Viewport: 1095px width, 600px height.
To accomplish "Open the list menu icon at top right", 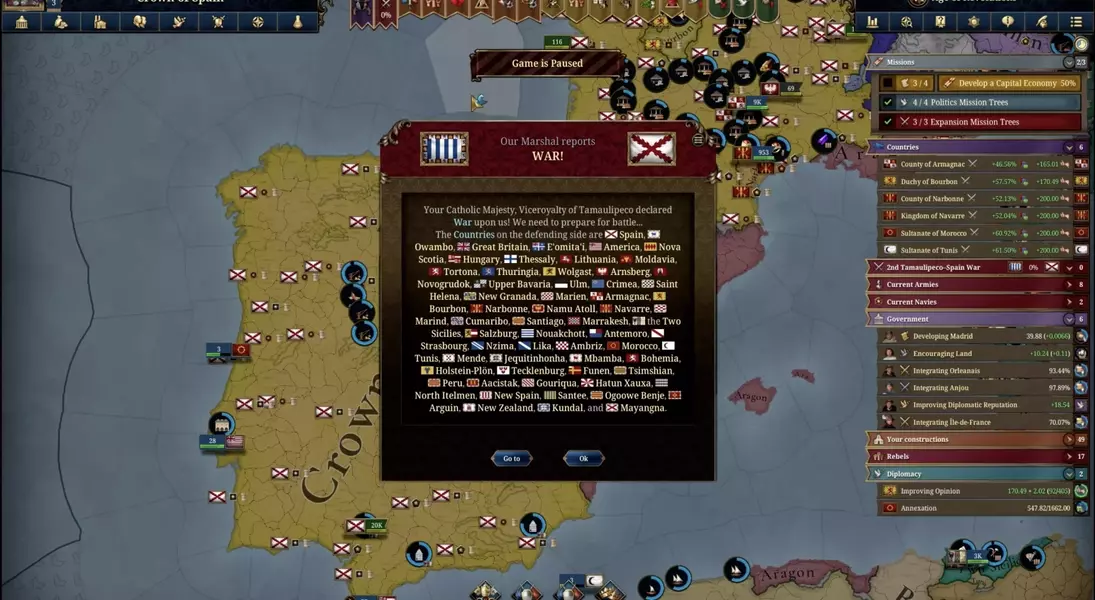I will point(1076,22).
